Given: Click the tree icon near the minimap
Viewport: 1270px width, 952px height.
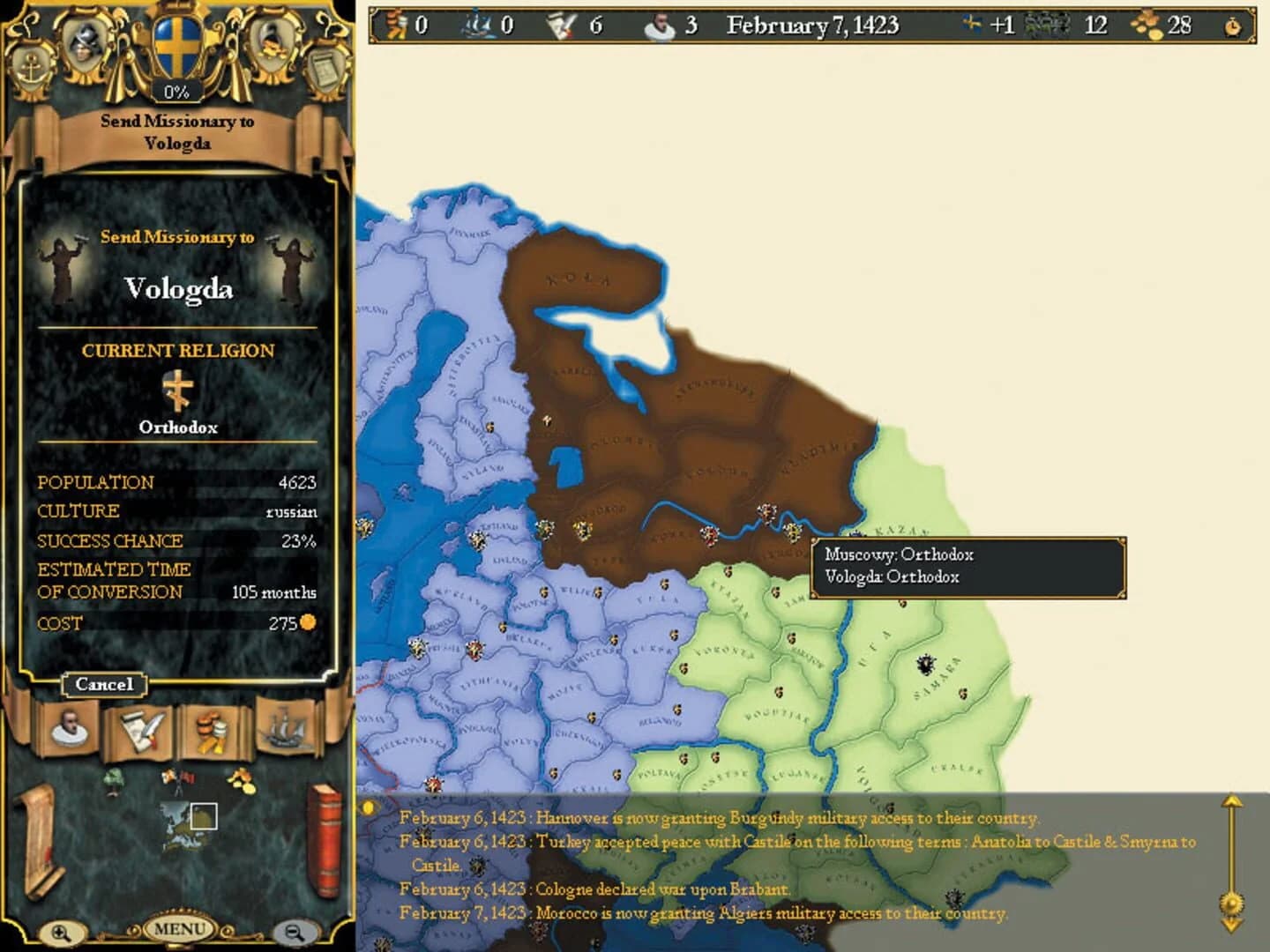Looking at the screenshot, I should coord(114,783).
